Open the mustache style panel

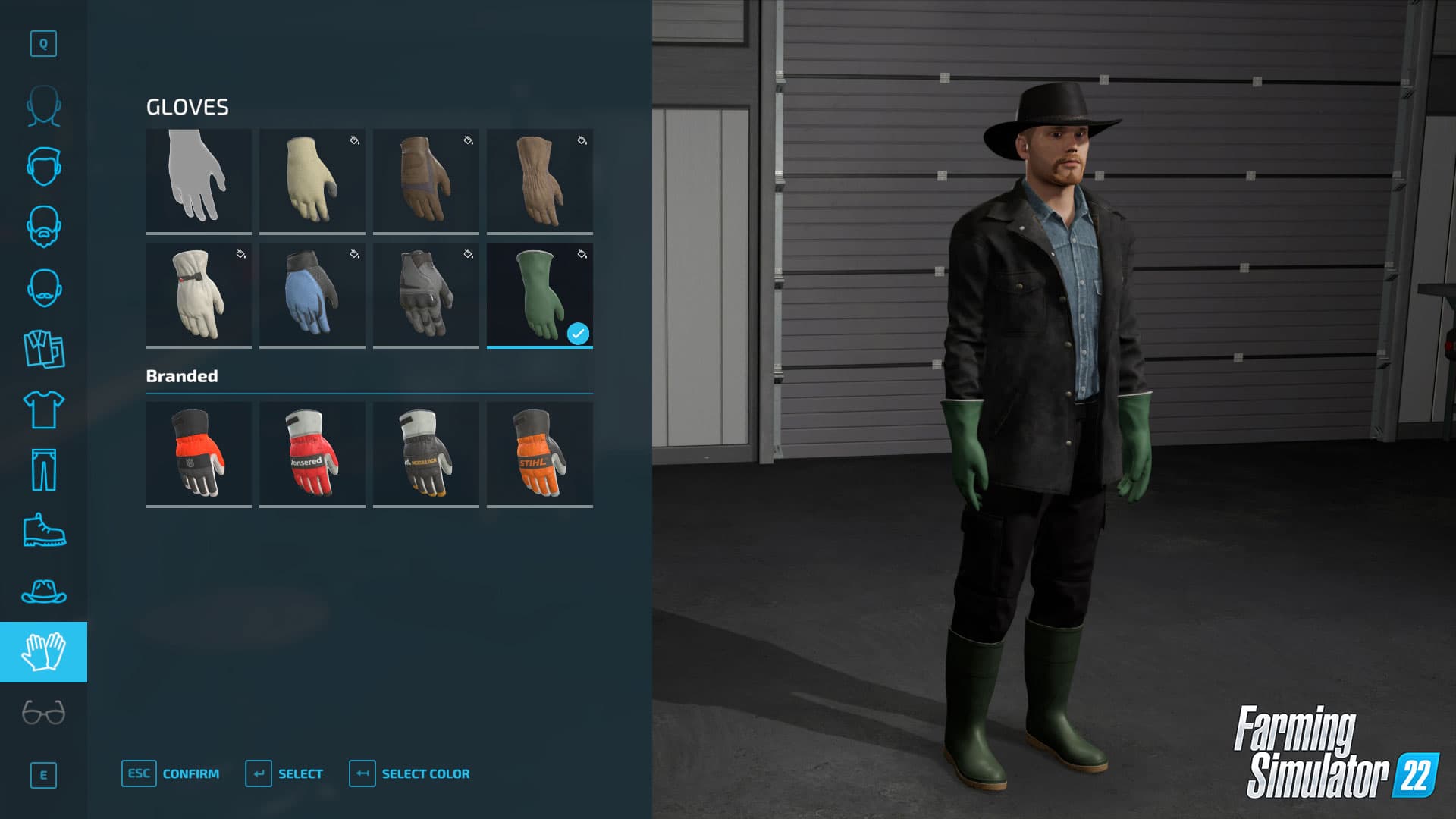click(44, 287)
